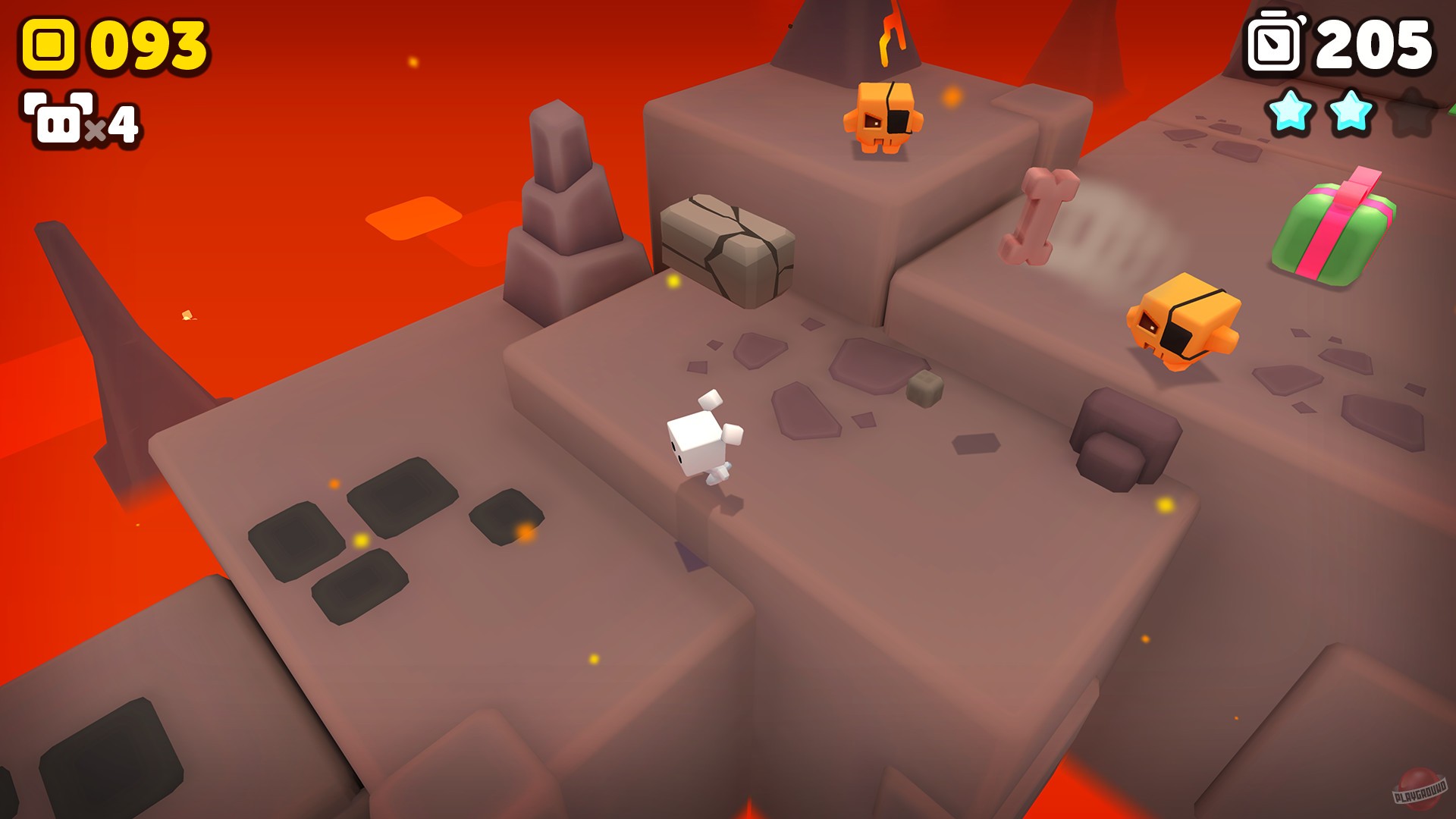Select the dog lives counter icon
The width and height of the screenshot is (1456, 819).
point(57,118)
